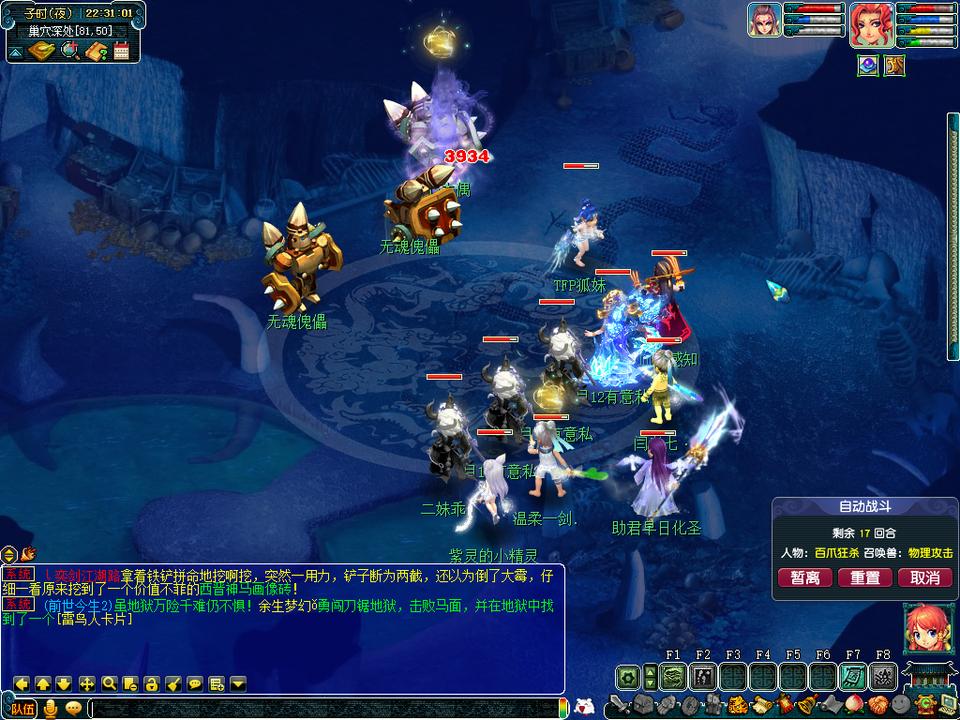Open the world map globe icon
Image resolution: width=960 pixels, height=720 pixels.
pos(69,51)
